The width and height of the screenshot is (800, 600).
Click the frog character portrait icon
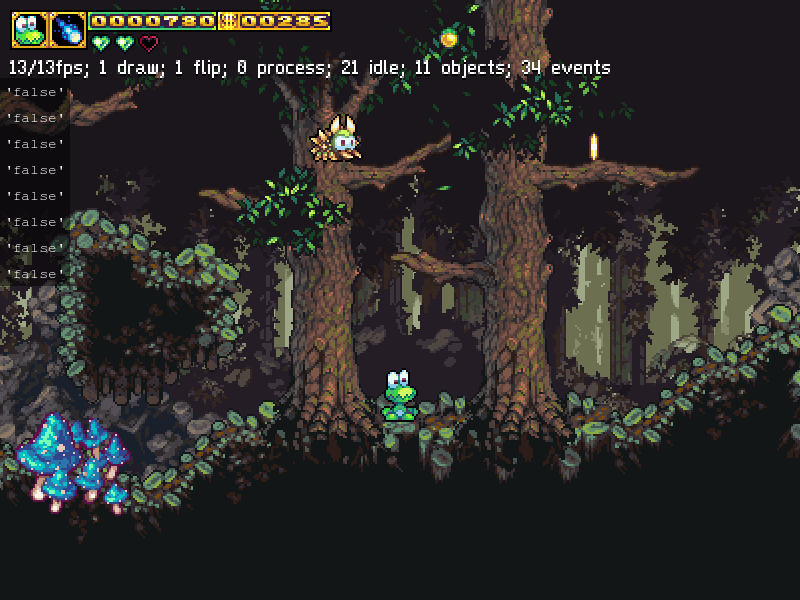pos(29,30)
